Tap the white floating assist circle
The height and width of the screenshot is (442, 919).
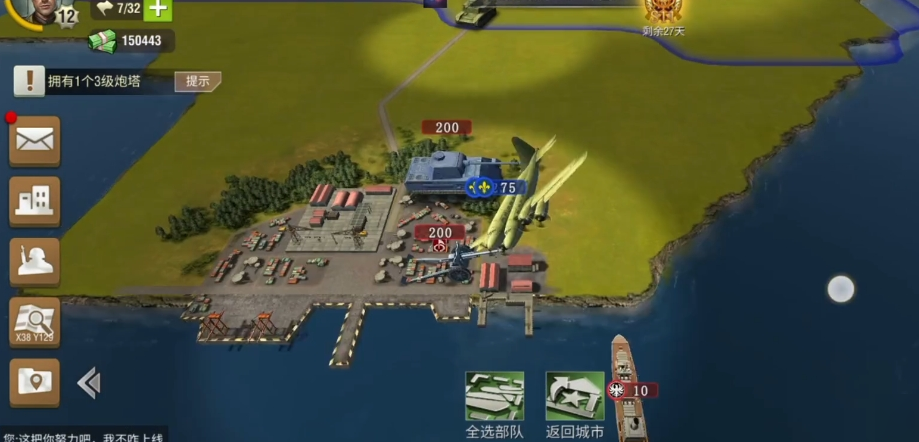pyautogui.click(x=841, y=290)
